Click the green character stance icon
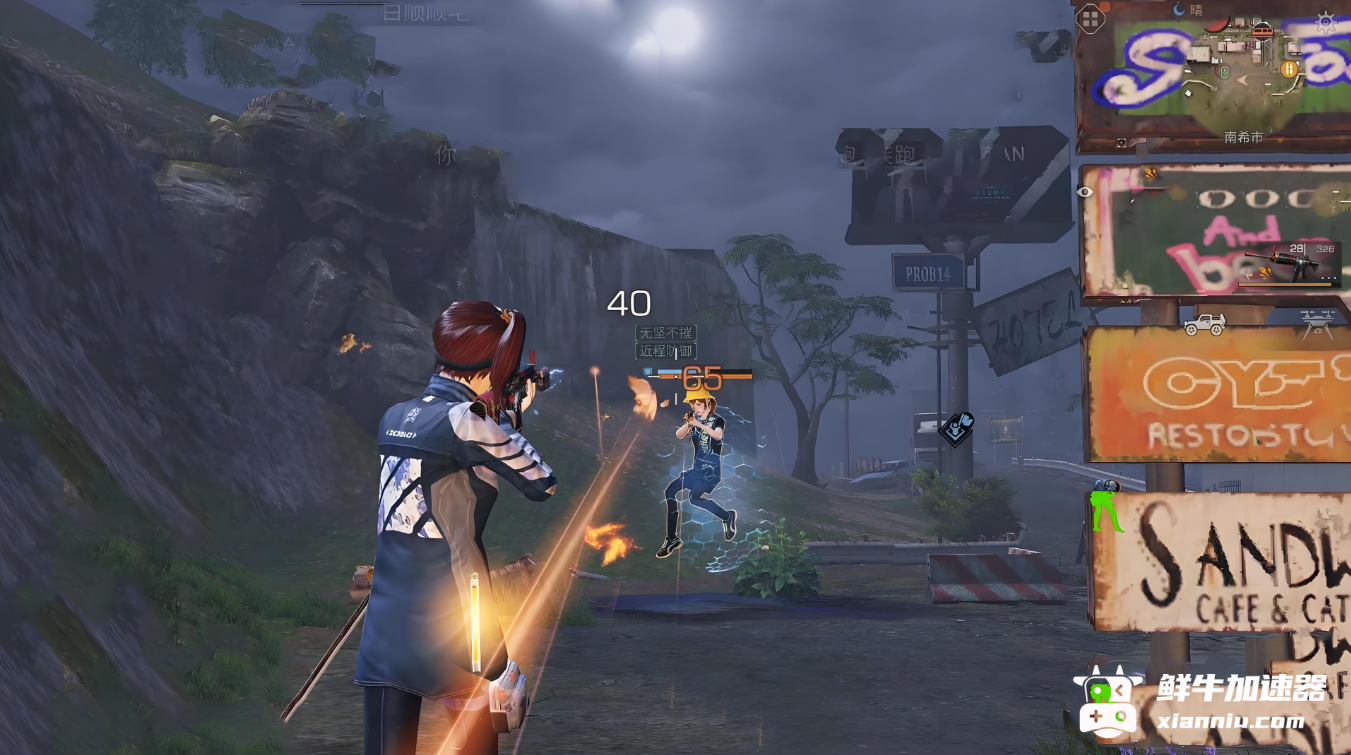The image size is (1351, 755). click(1105, 506)
